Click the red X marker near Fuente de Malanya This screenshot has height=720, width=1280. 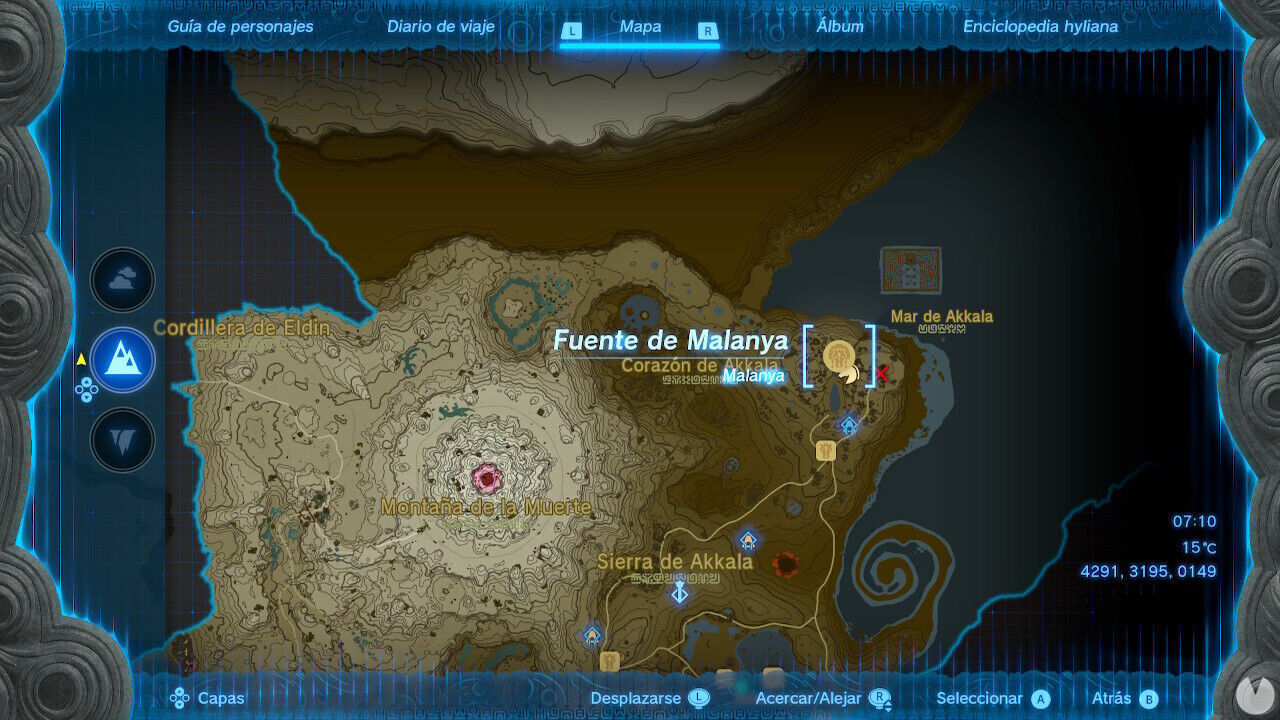(x=882, y=373)
